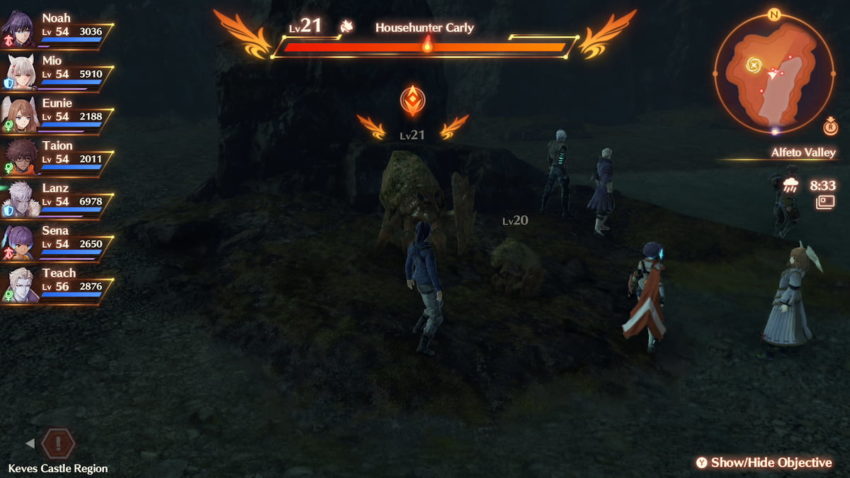
Task: Click the orange target marker above the enemy
Action: 411,100
